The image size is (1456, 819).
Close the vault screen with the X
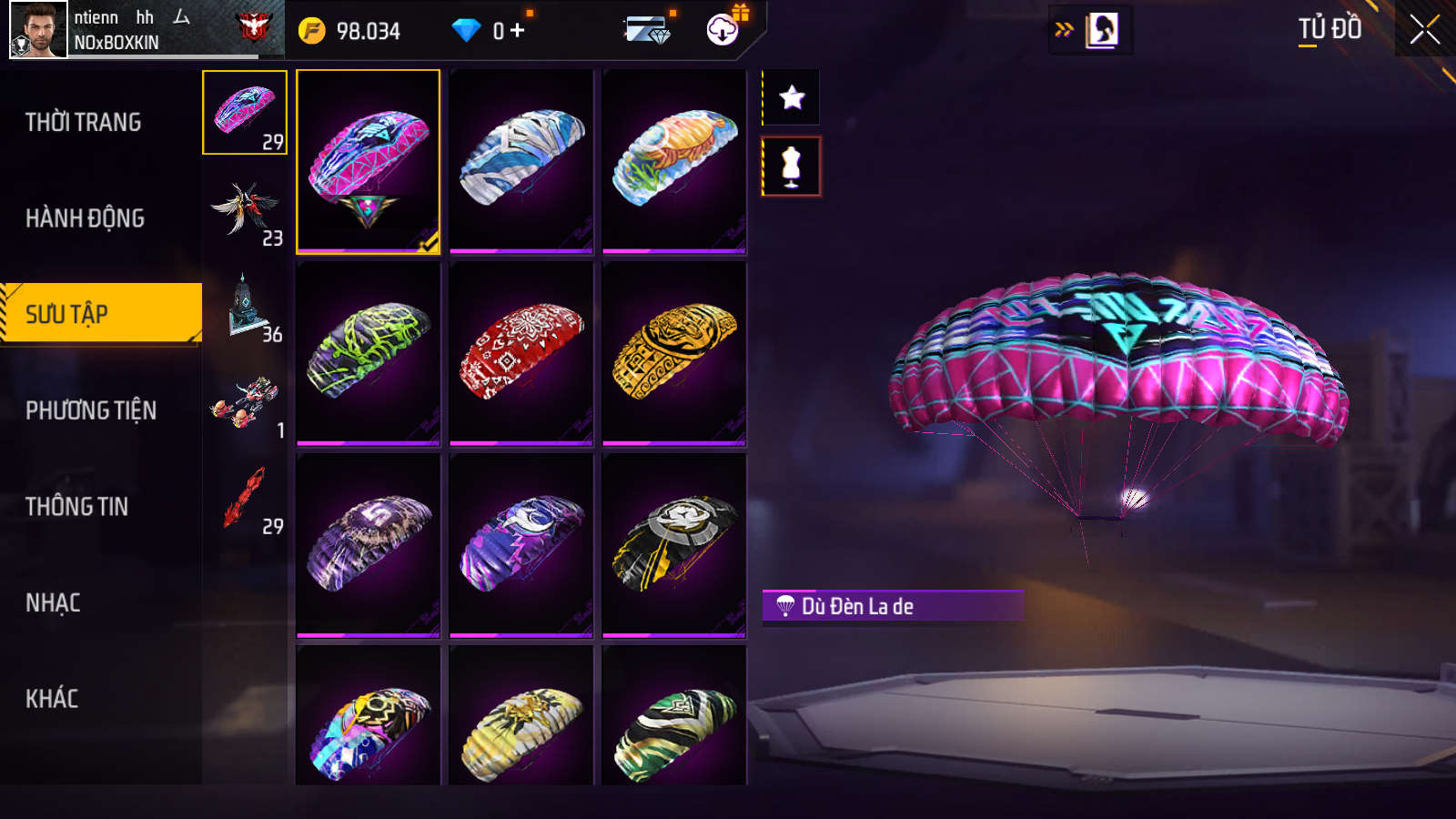[1424, 30]
